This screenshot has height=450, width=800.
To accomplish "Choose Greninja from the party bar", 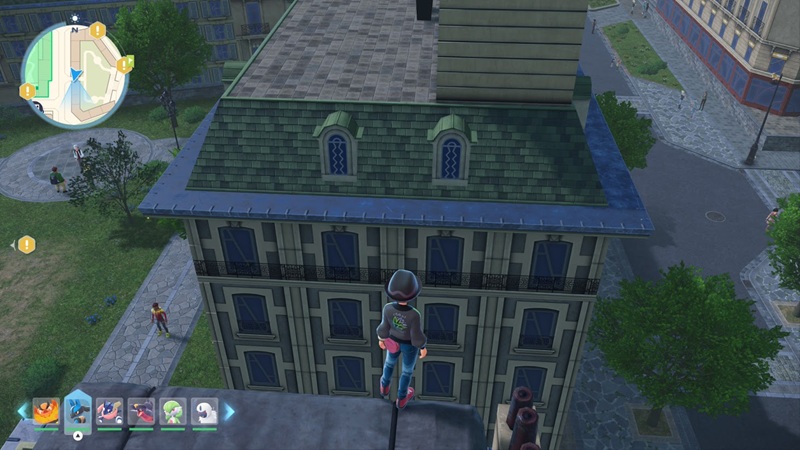I will pos(110,411).
